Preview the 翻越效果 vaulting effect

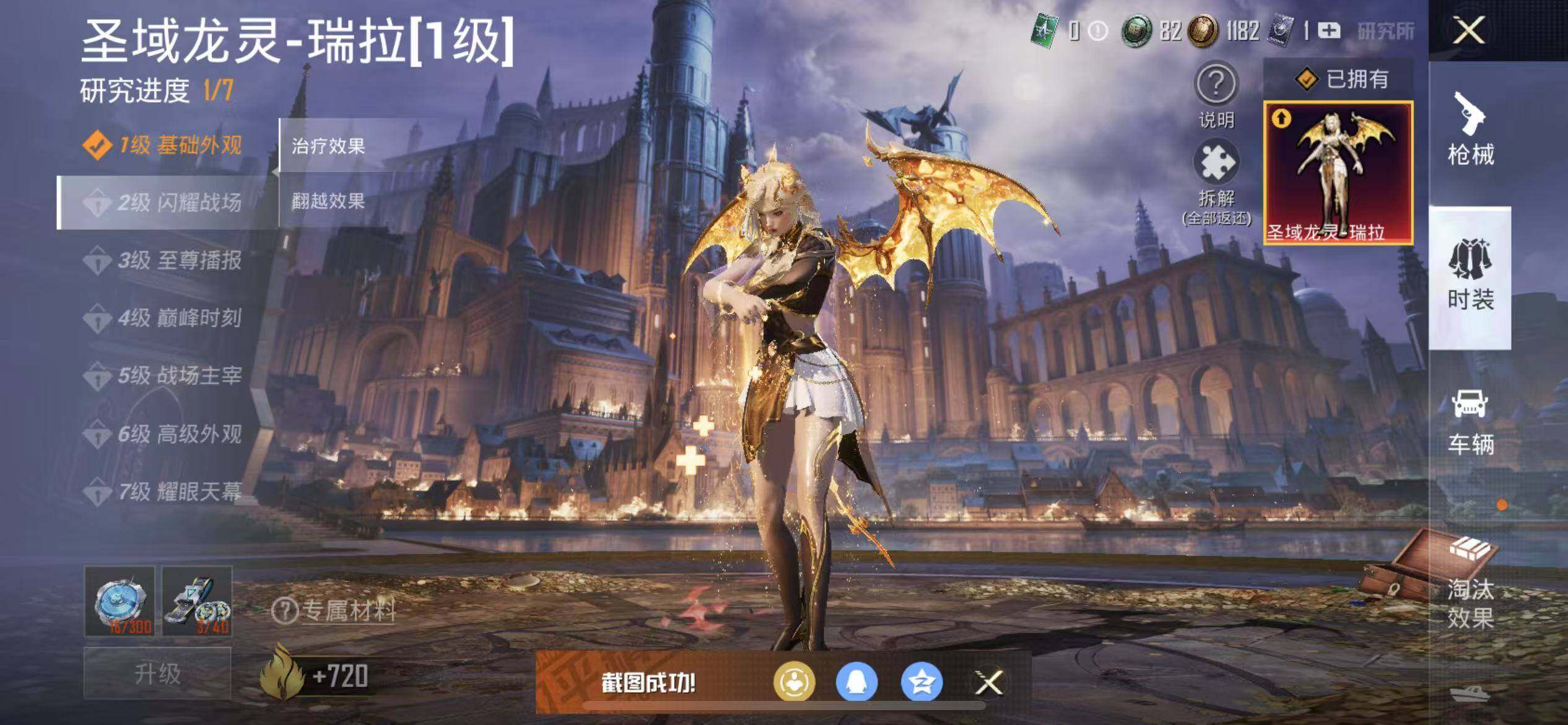[328, 201]
